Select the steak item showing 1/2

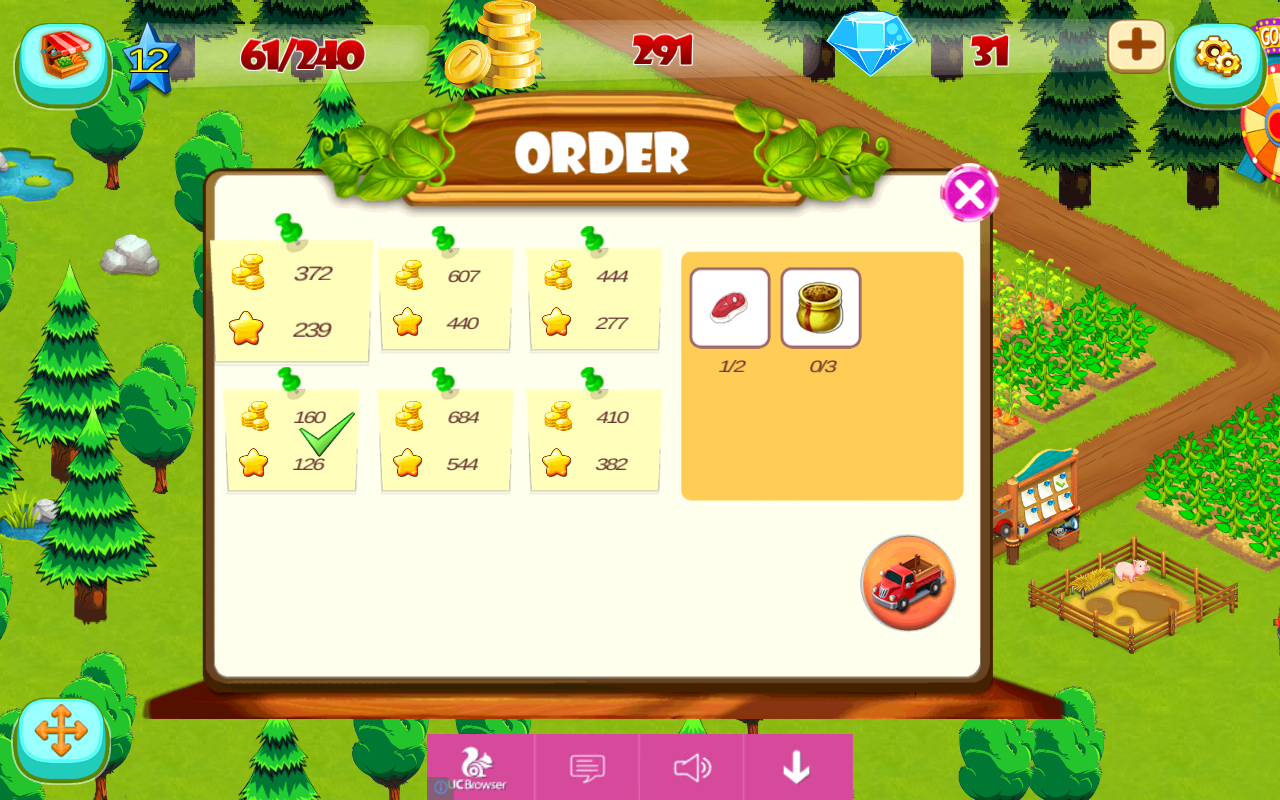tap(729, 308)
